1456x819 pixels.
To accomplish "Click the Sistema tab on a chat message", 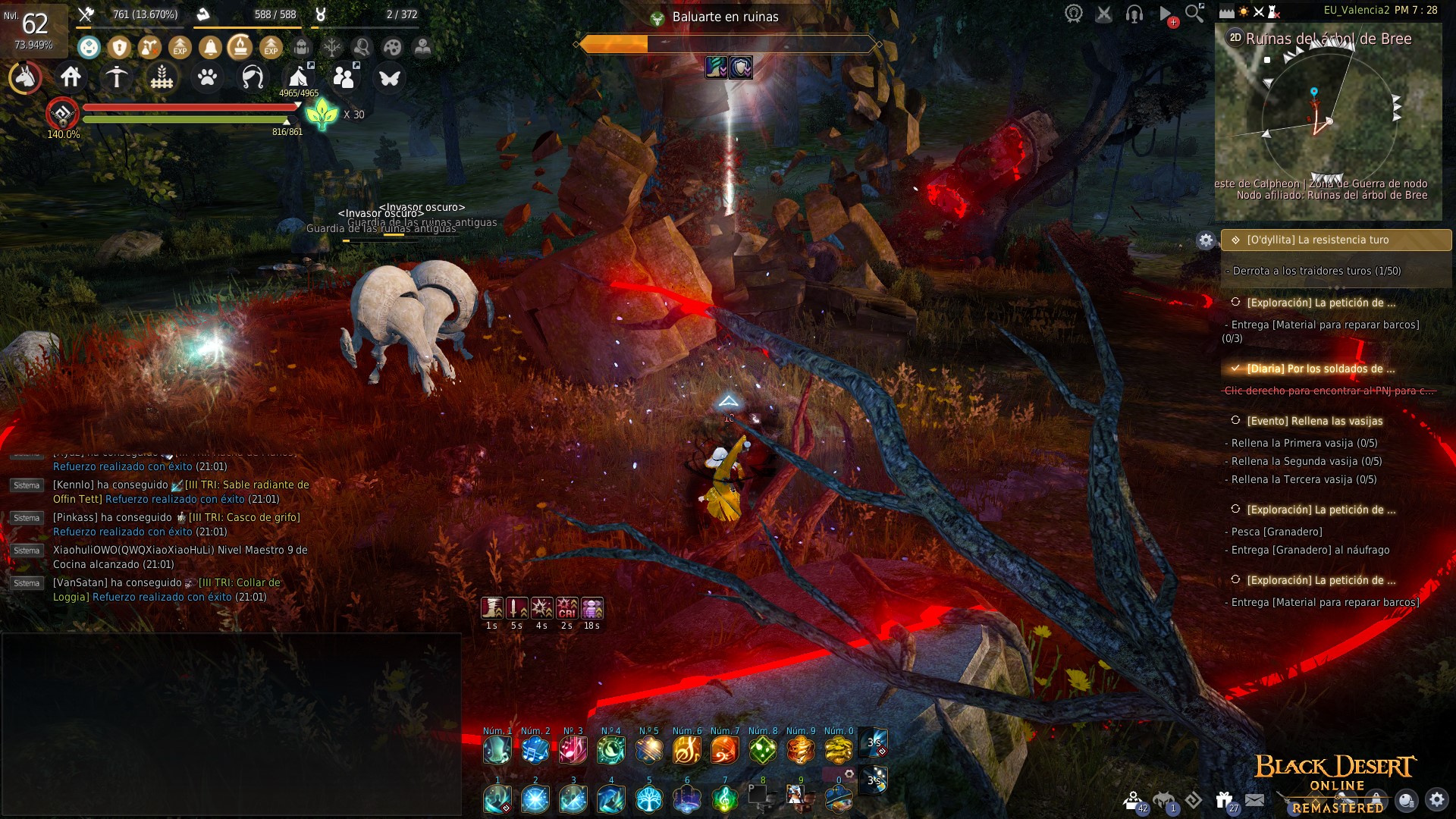I will click(27, 518).
